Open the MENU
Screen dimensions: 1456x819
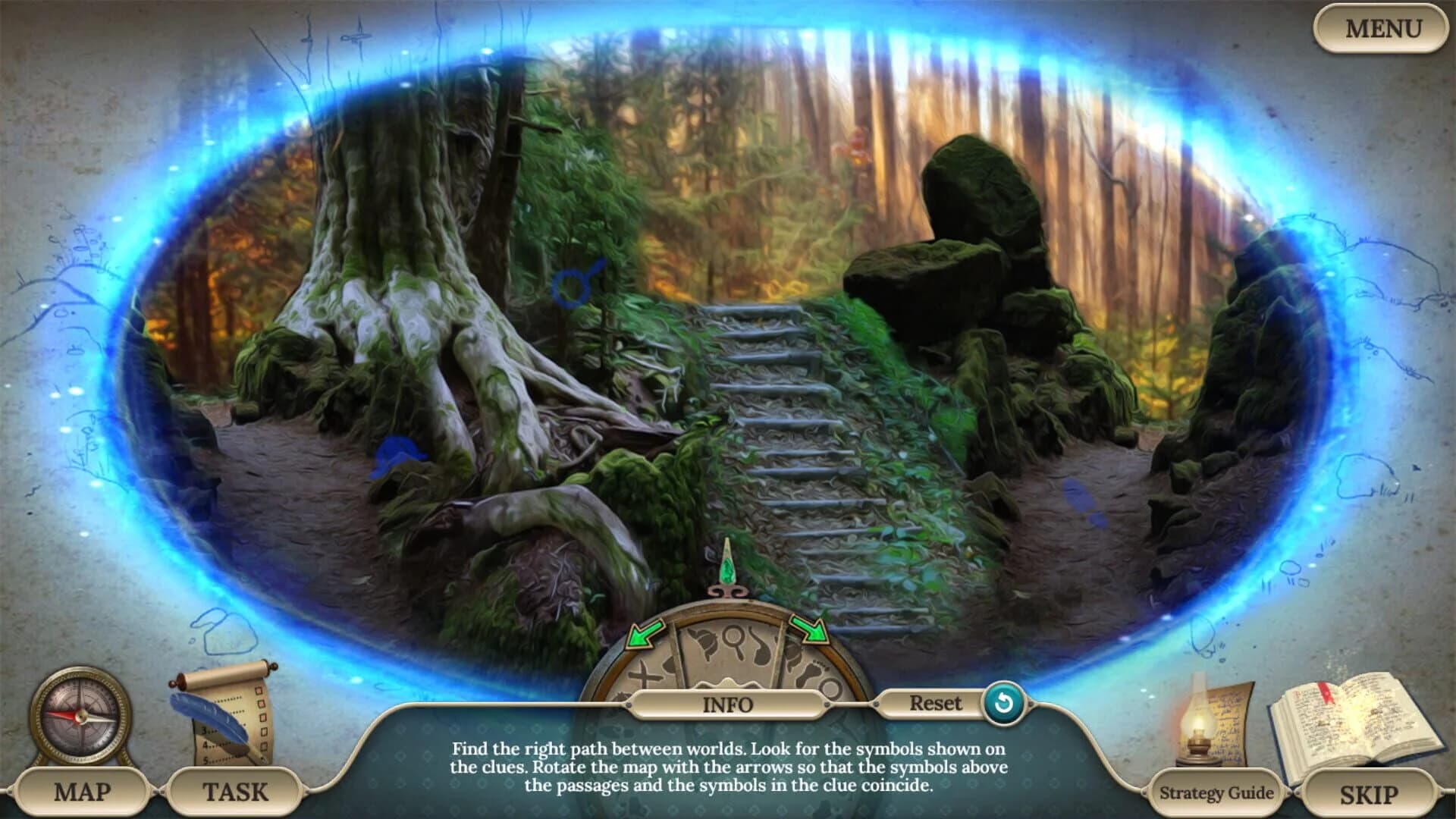tap(1383, 29)
